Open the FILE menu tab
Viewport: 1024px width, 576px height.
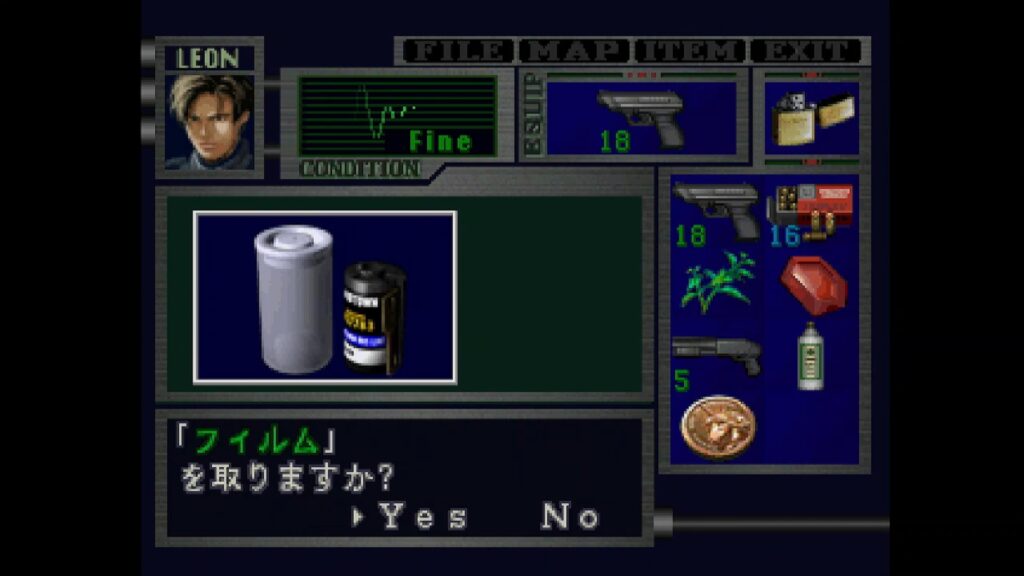[459, 51]
